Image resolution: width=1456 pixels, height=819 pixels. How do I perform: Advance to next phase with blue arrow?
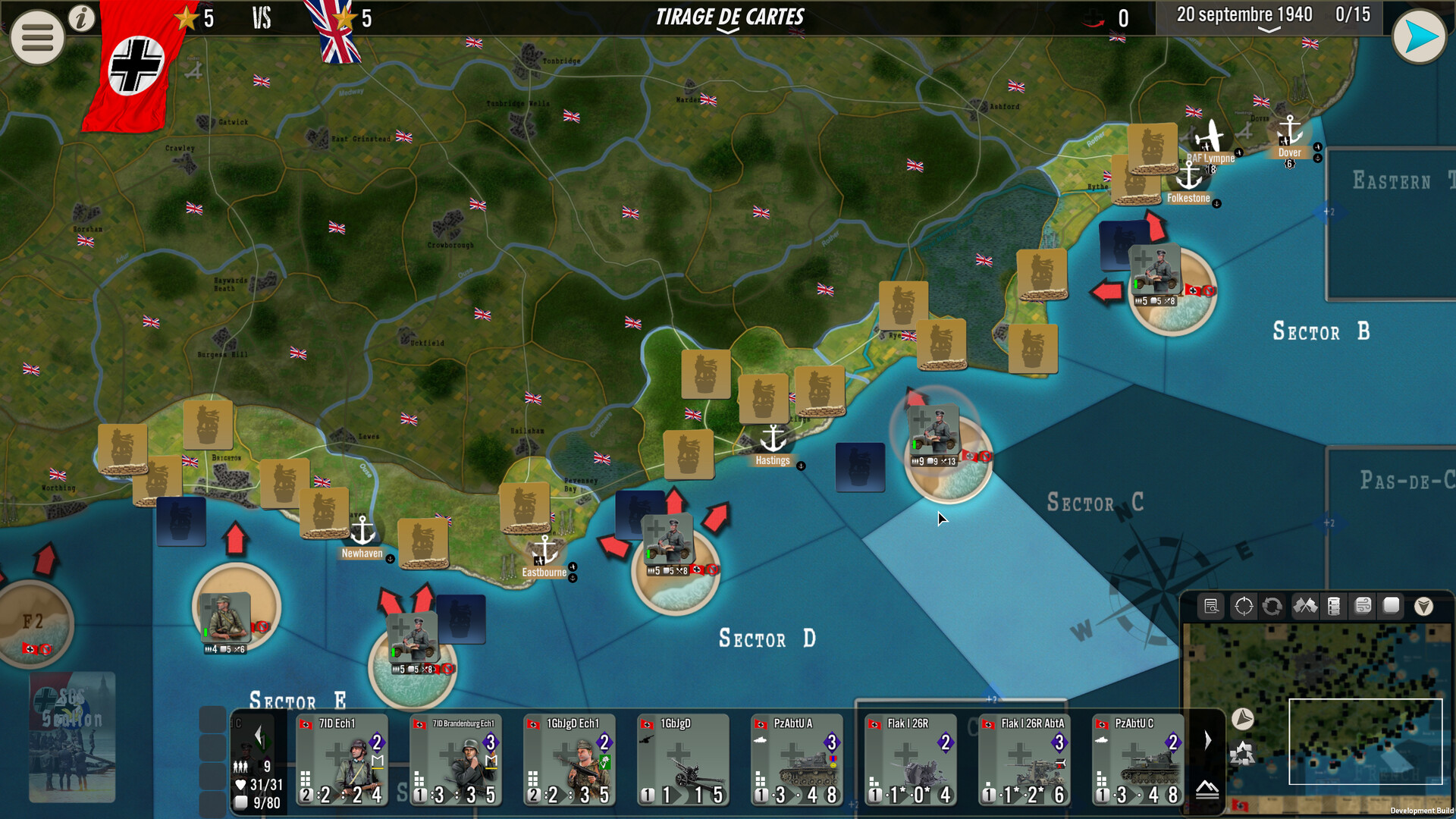pyautogui.click(x=1419, y=36)
